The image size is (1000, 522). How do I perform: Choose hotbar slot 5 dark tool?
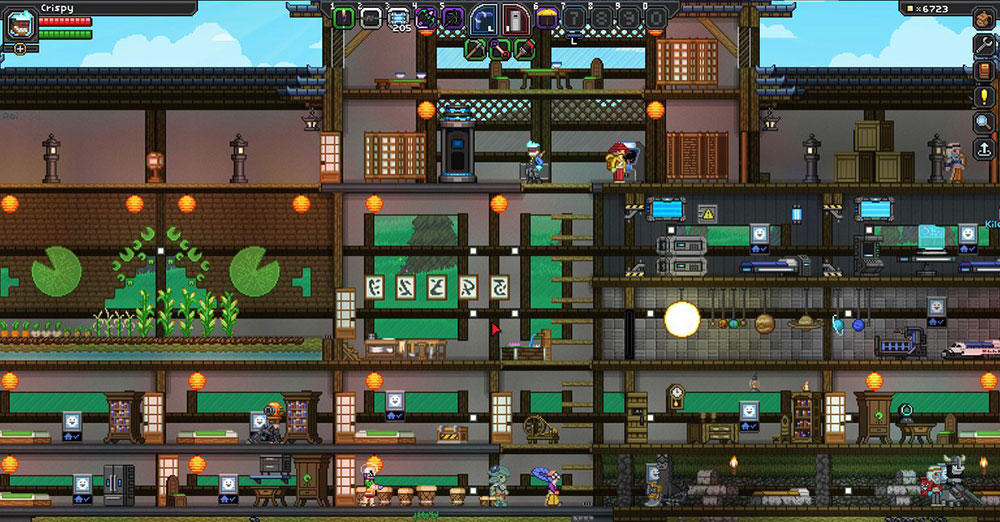pyautogui.click(x=452, y=17)
